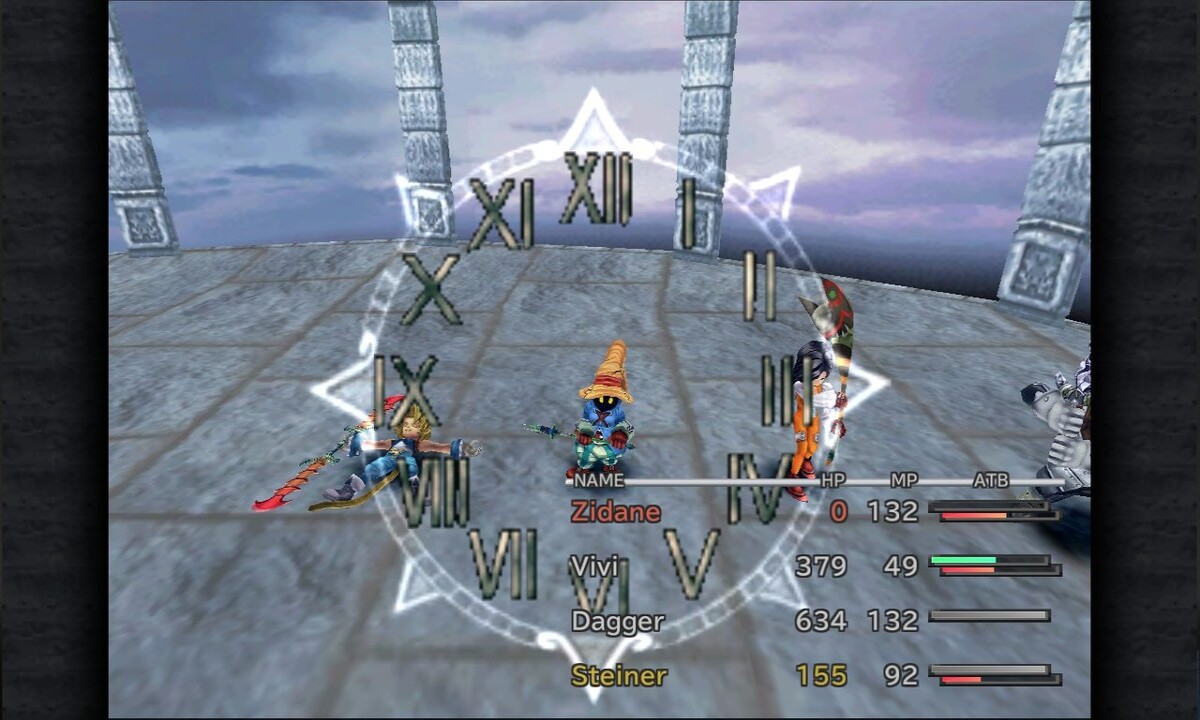Image resolution: width=1200 pixels, height=720 pixels.
Task: Select Steiner's name in the battle status
Action: [x=619, y=676]
